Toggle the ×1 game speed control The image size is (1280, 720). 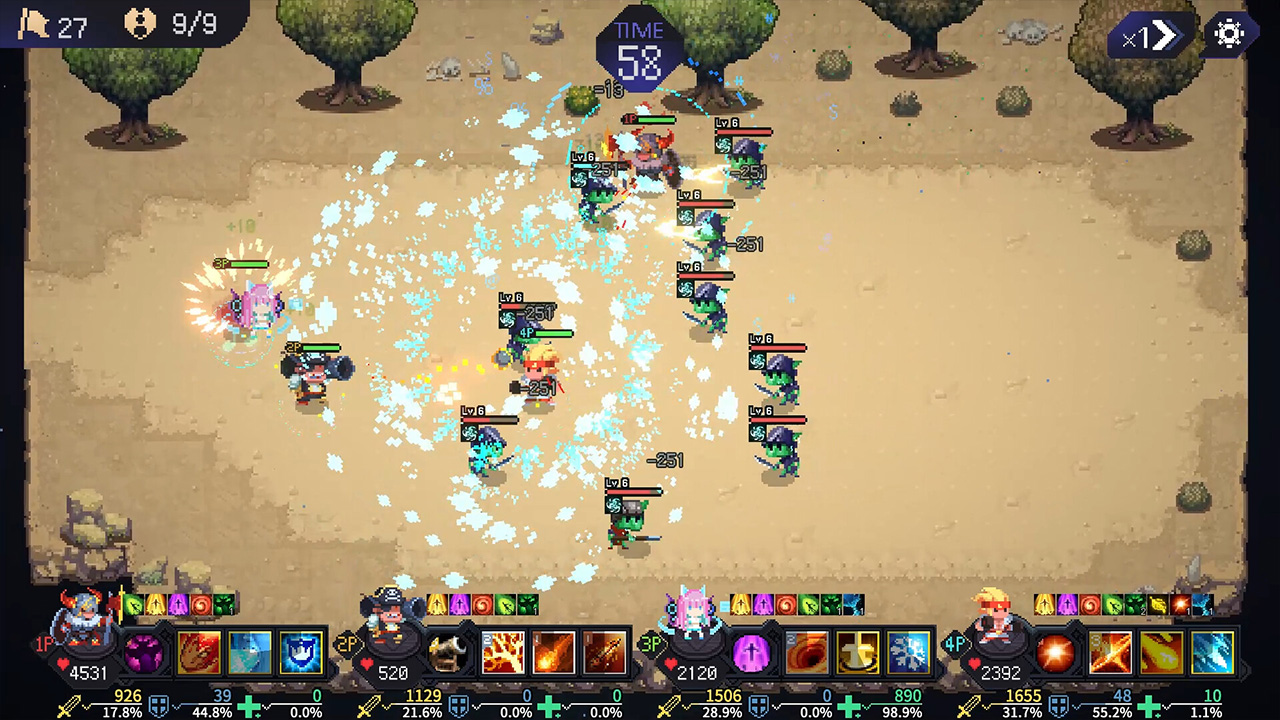click(1146, 37)
